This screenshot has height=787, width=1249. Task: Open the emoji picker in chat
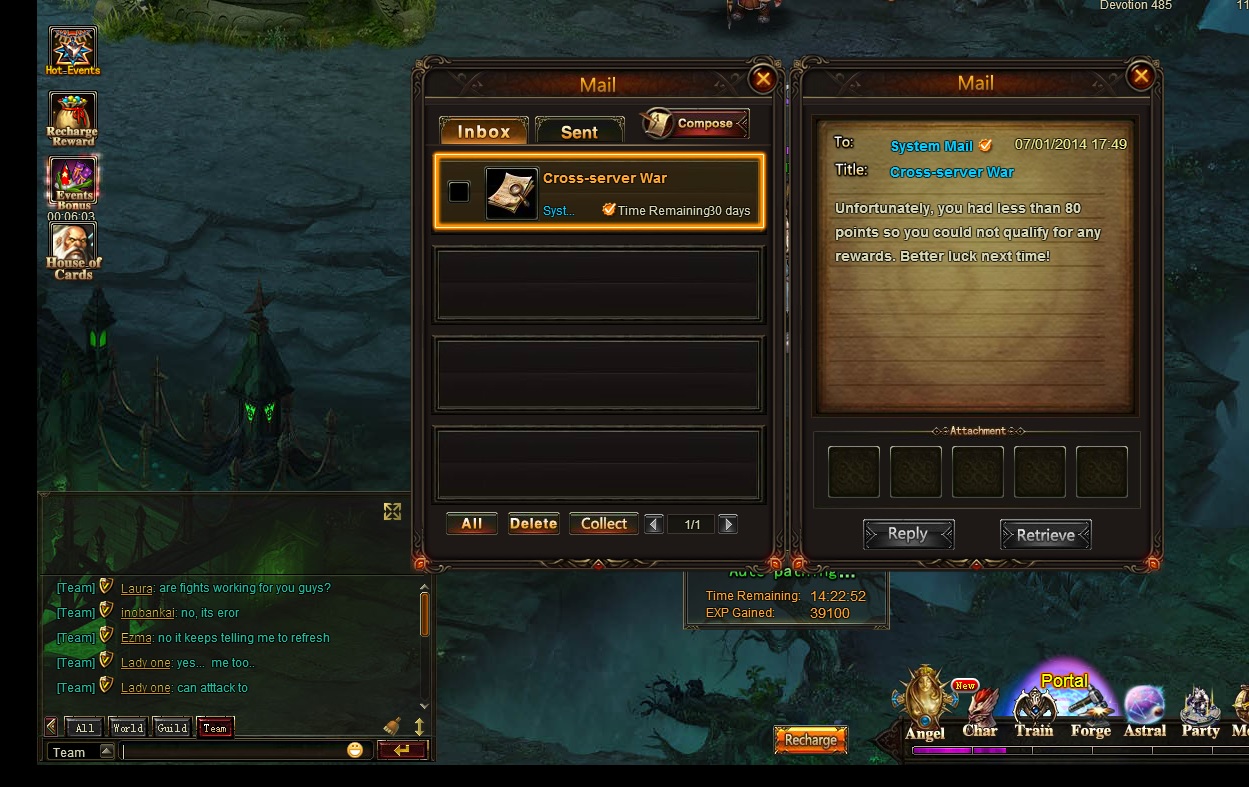click(x=355, y=750)
